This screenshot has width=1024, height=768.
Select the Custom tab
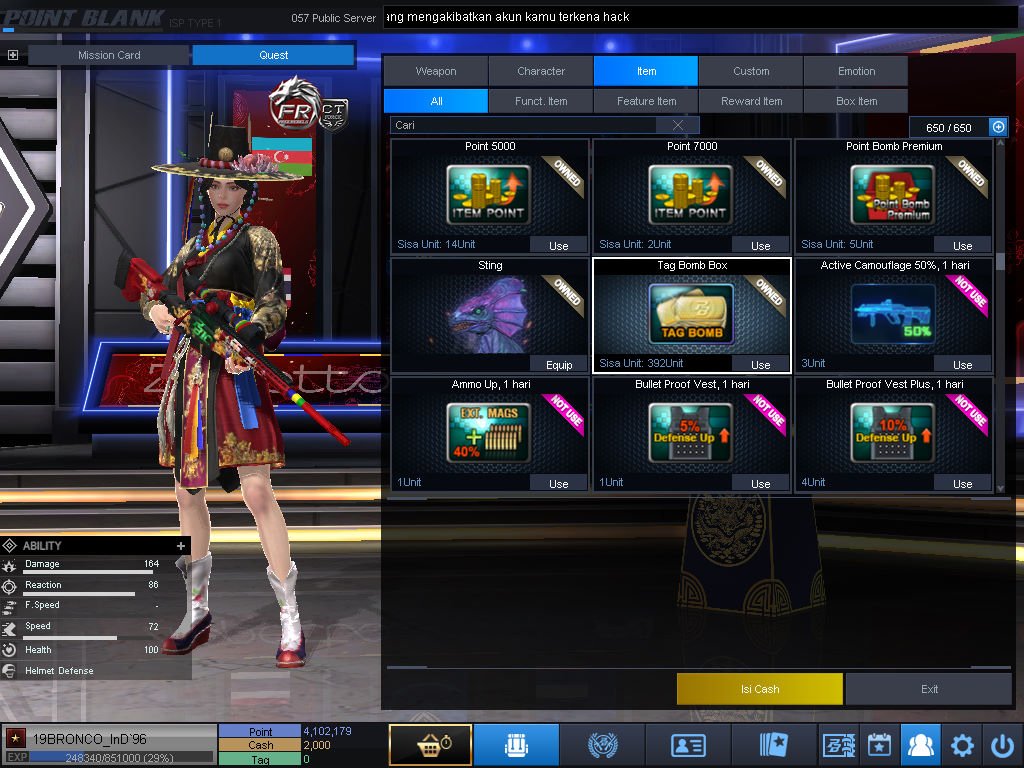tap(751, 71)
